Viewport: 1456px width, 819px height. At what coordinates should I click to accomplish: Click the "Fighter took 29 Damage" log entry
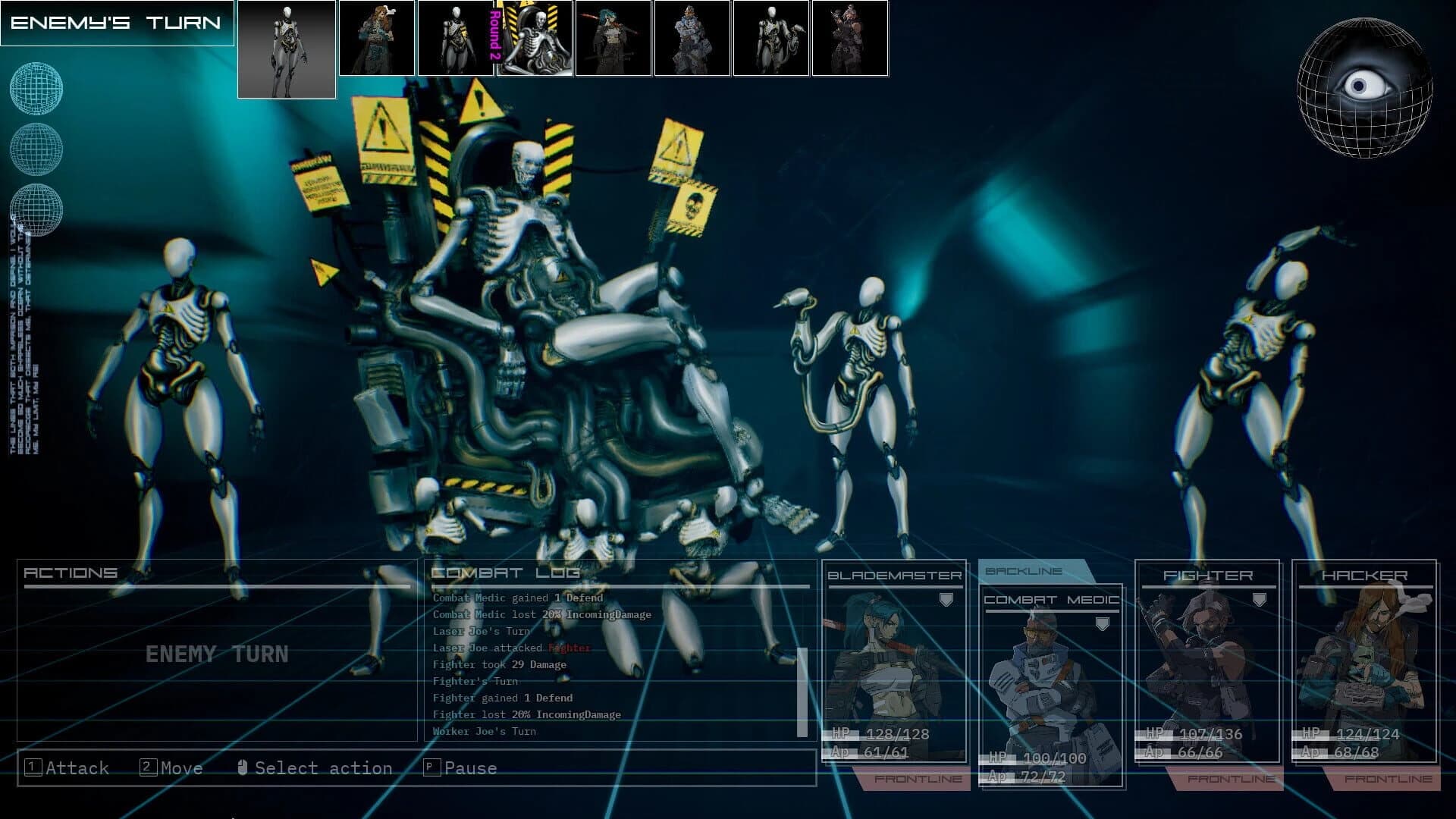498,664
